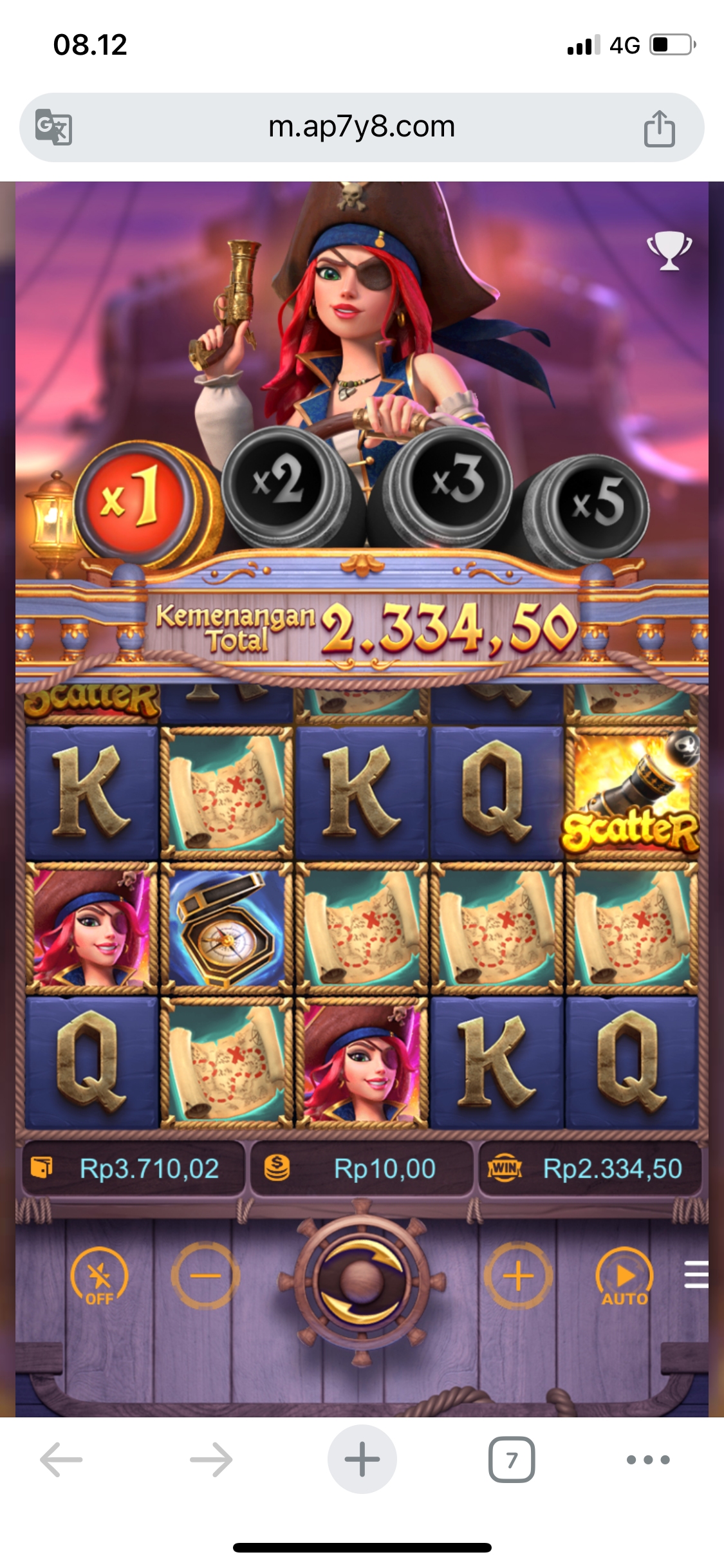Start AUTO spin mode
Image resolution: width=724 pixels, height=1568 pixels.
[624, 1276]
